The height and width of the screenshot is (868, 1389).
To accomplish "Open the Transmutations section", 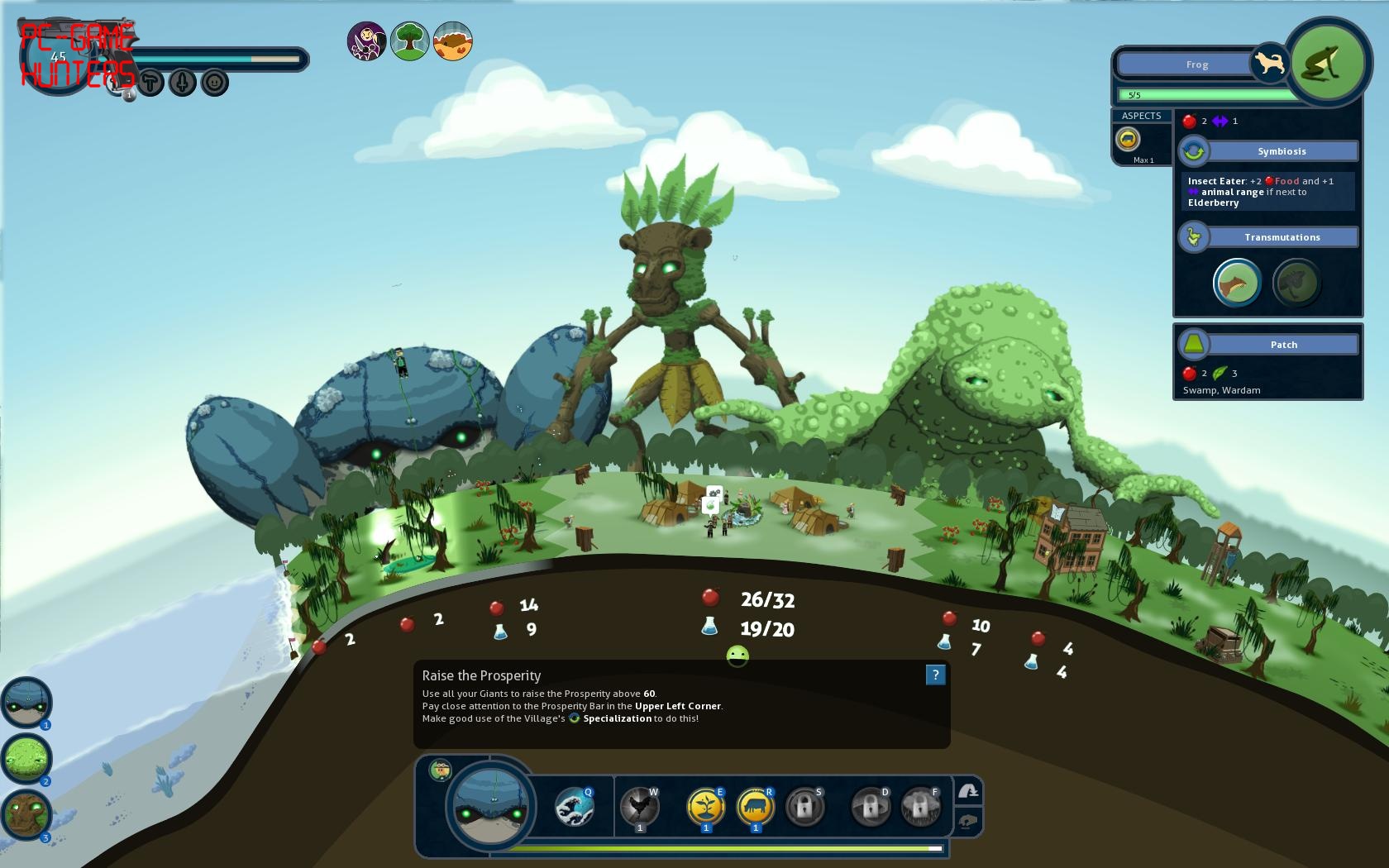I will (x=1282, y=237).
